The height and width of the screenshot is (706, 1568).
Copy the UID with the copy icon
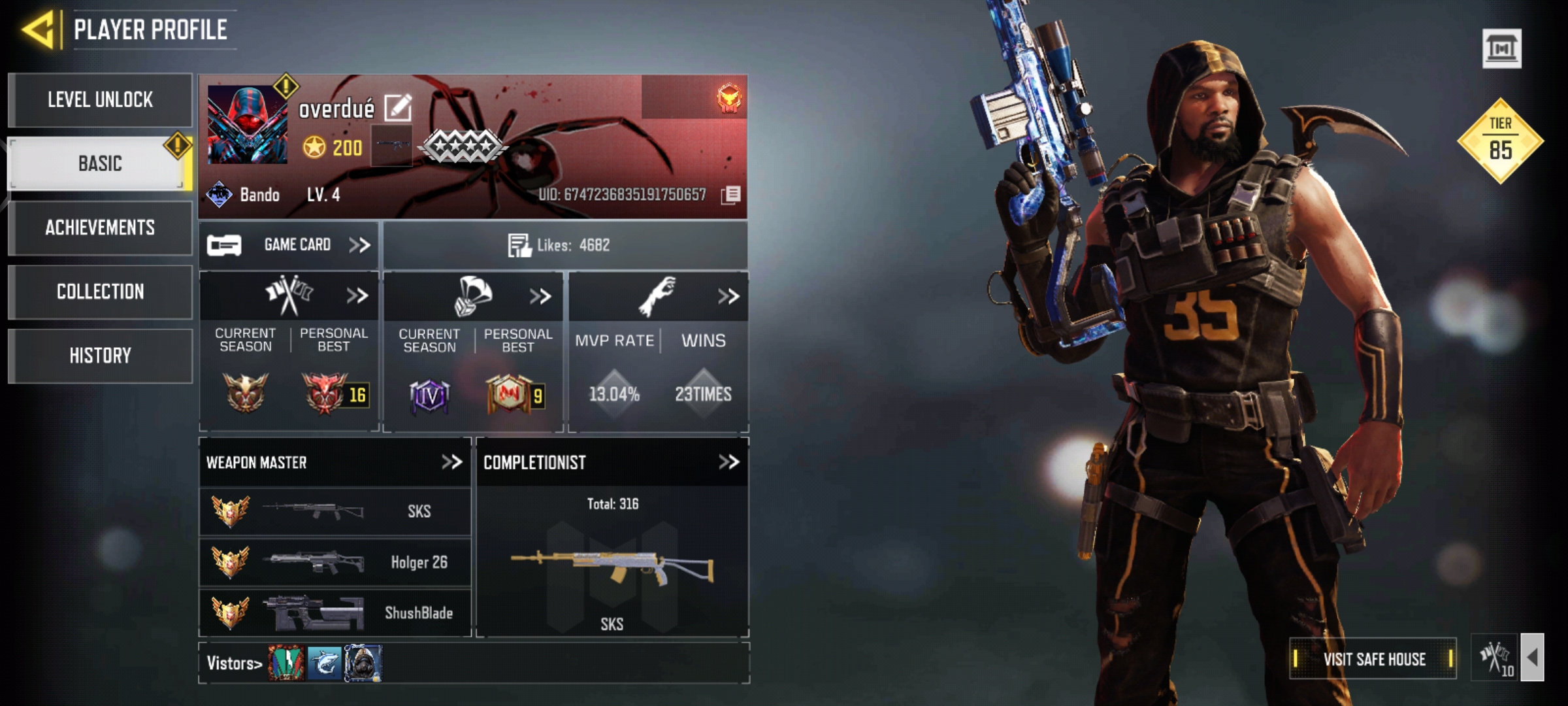(732, 194)
